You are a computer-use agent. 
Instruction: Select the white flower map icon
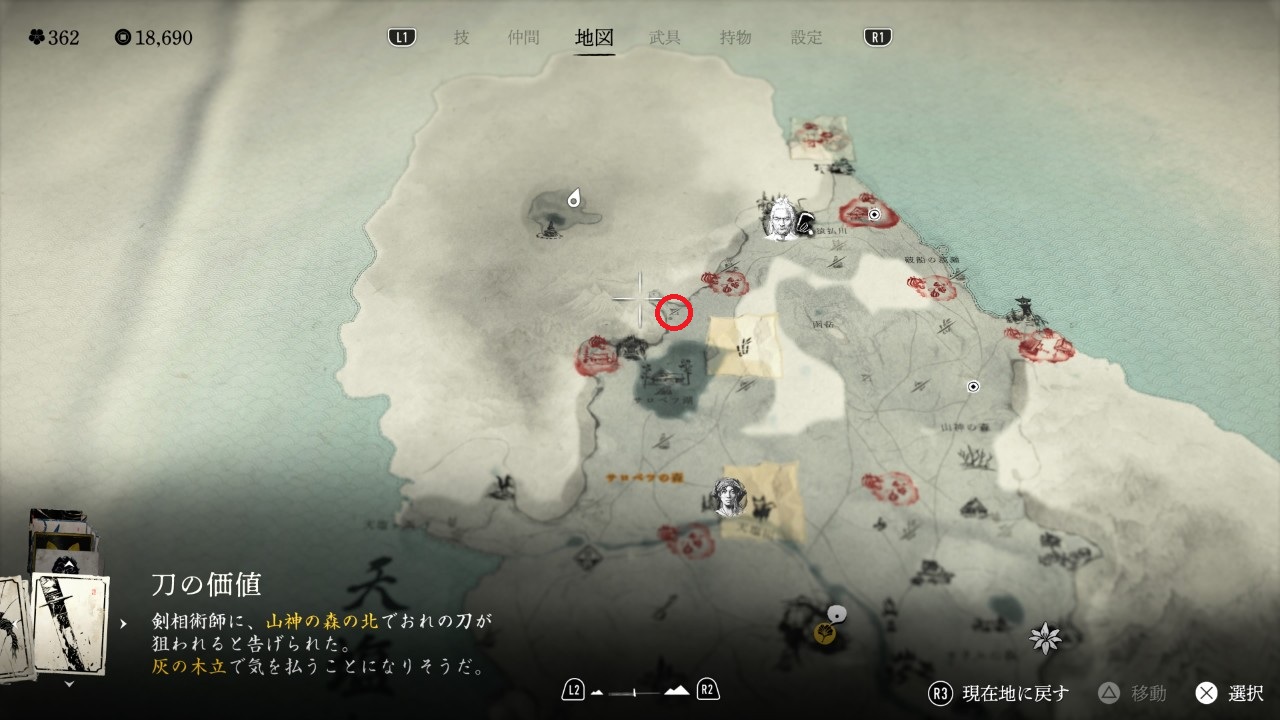pos(1045,637)
